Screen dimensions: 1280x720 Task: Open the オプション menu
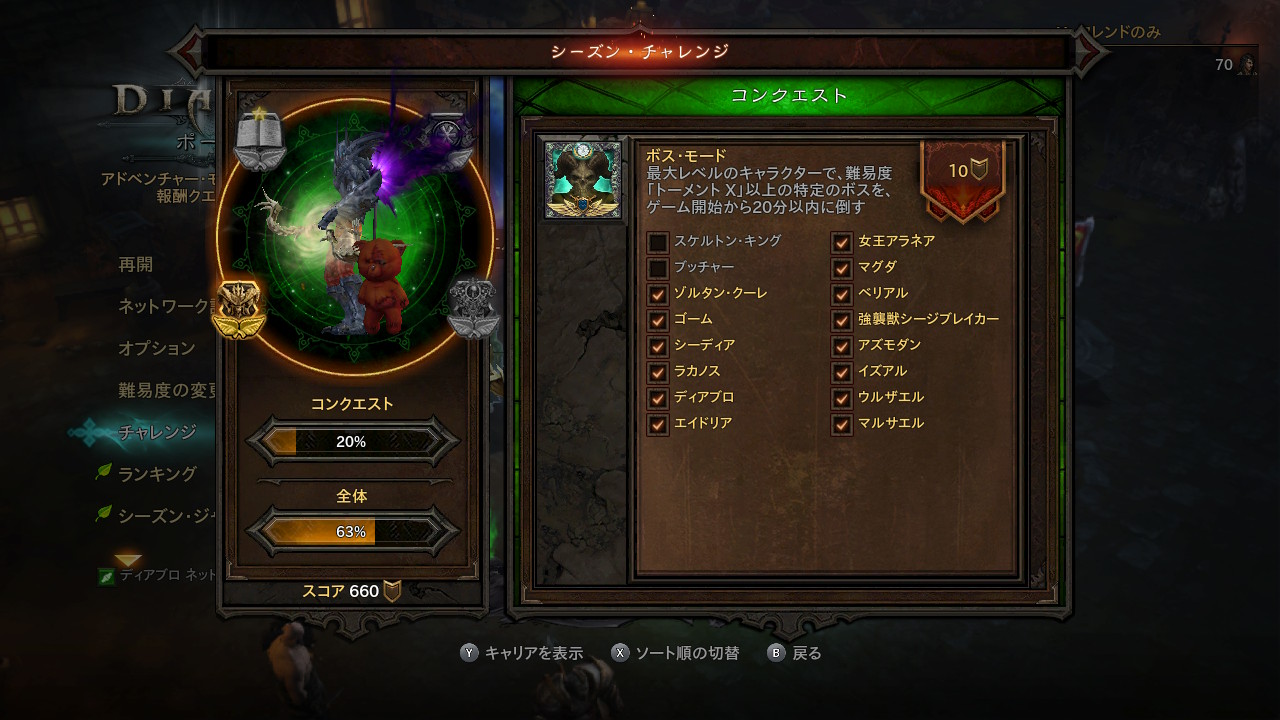pos(157,348)
